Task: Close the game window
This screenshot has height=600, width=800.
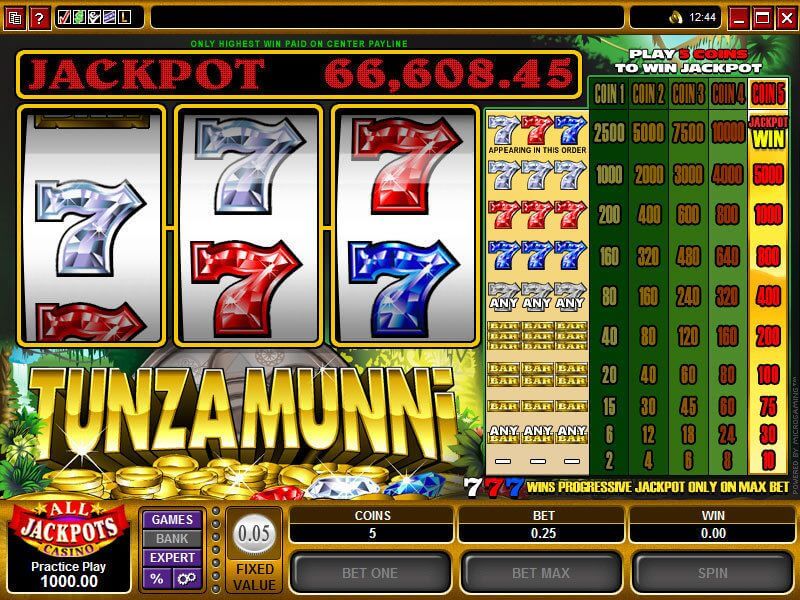Action: (786, 17)
